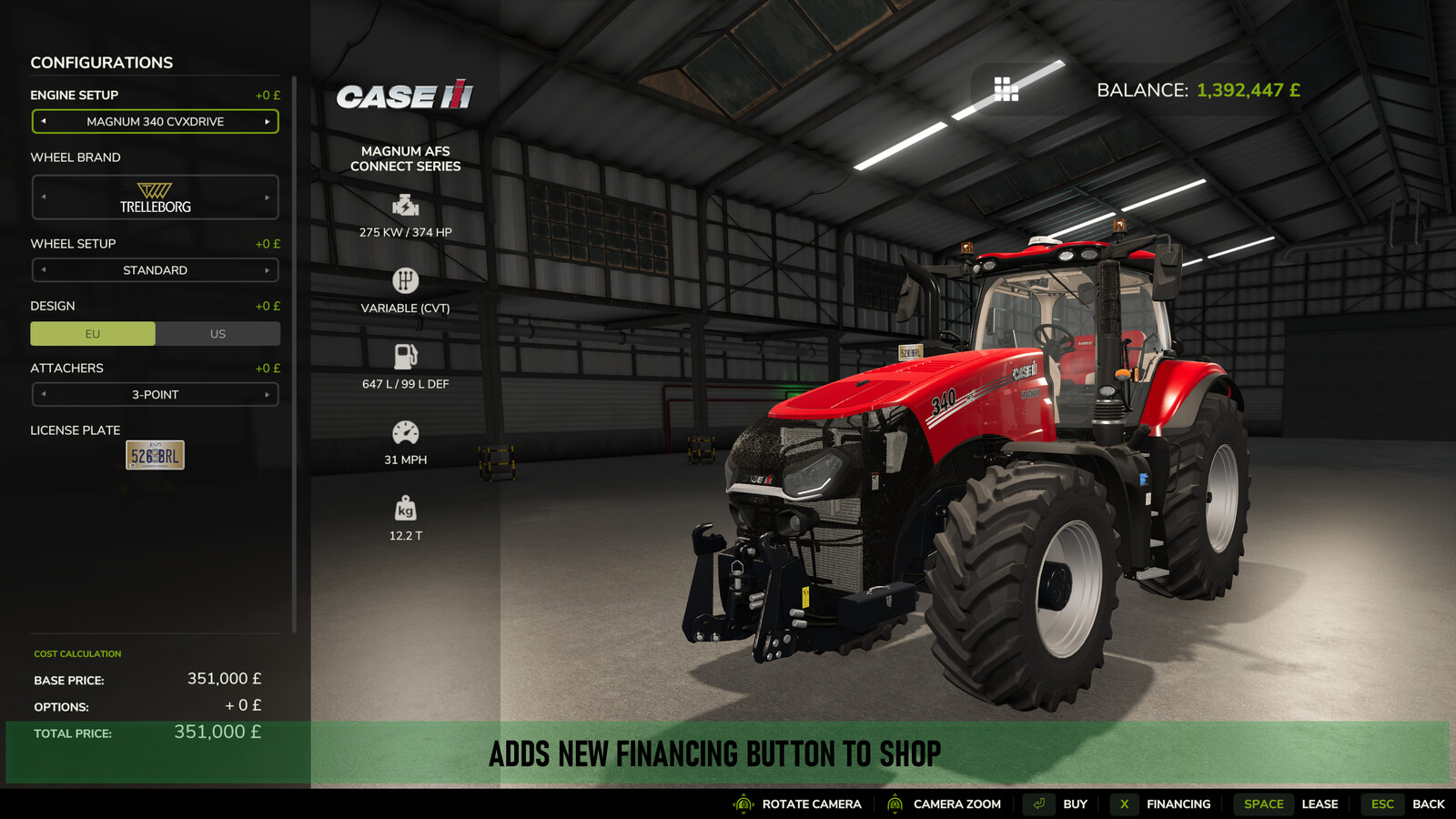Cycle to the next Engine Setup option
The height and width of the screenshot is (819, 1456).
[x=268, y=121]
